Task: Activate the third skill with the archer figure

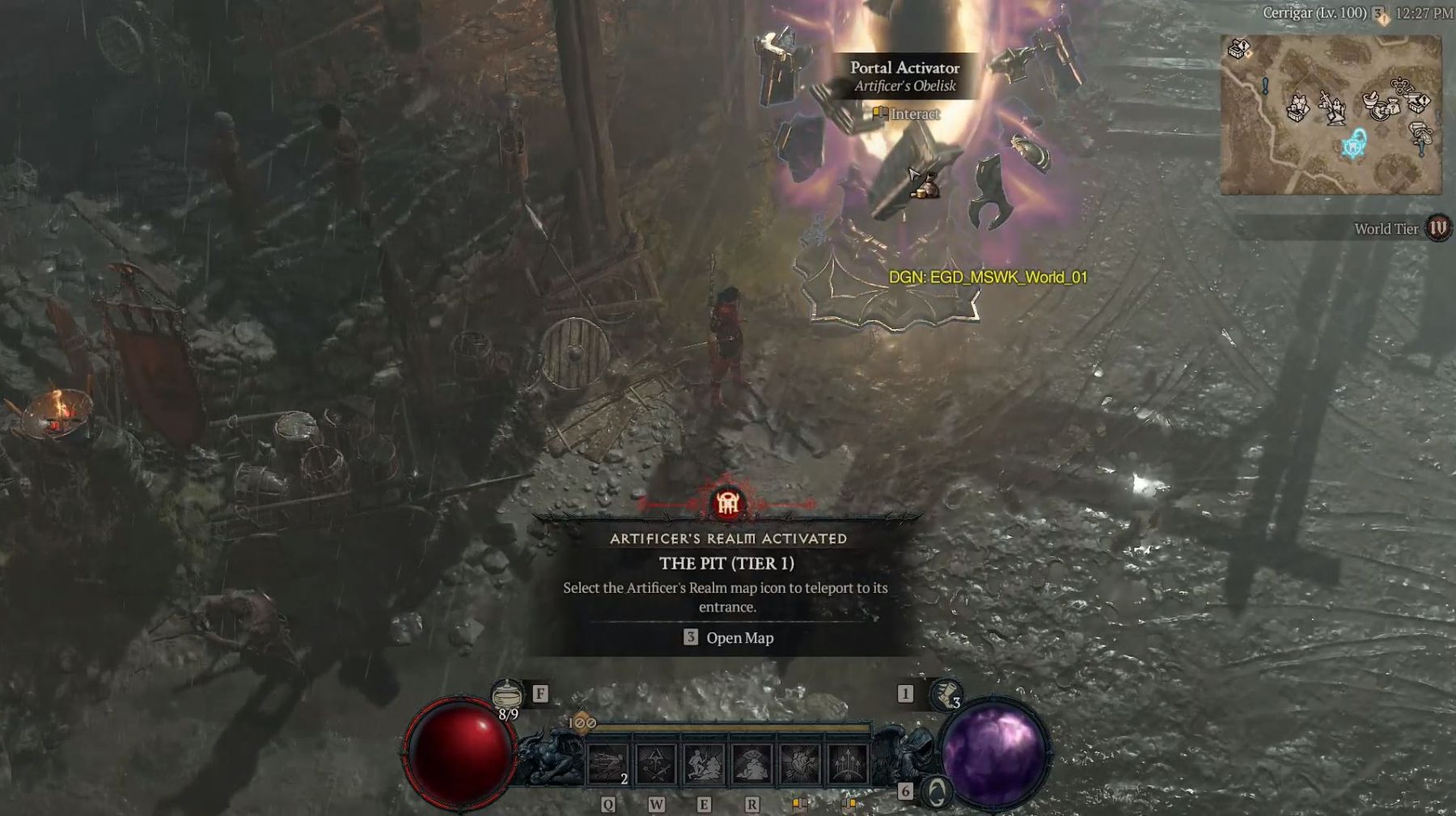Action: click(704, 763)
